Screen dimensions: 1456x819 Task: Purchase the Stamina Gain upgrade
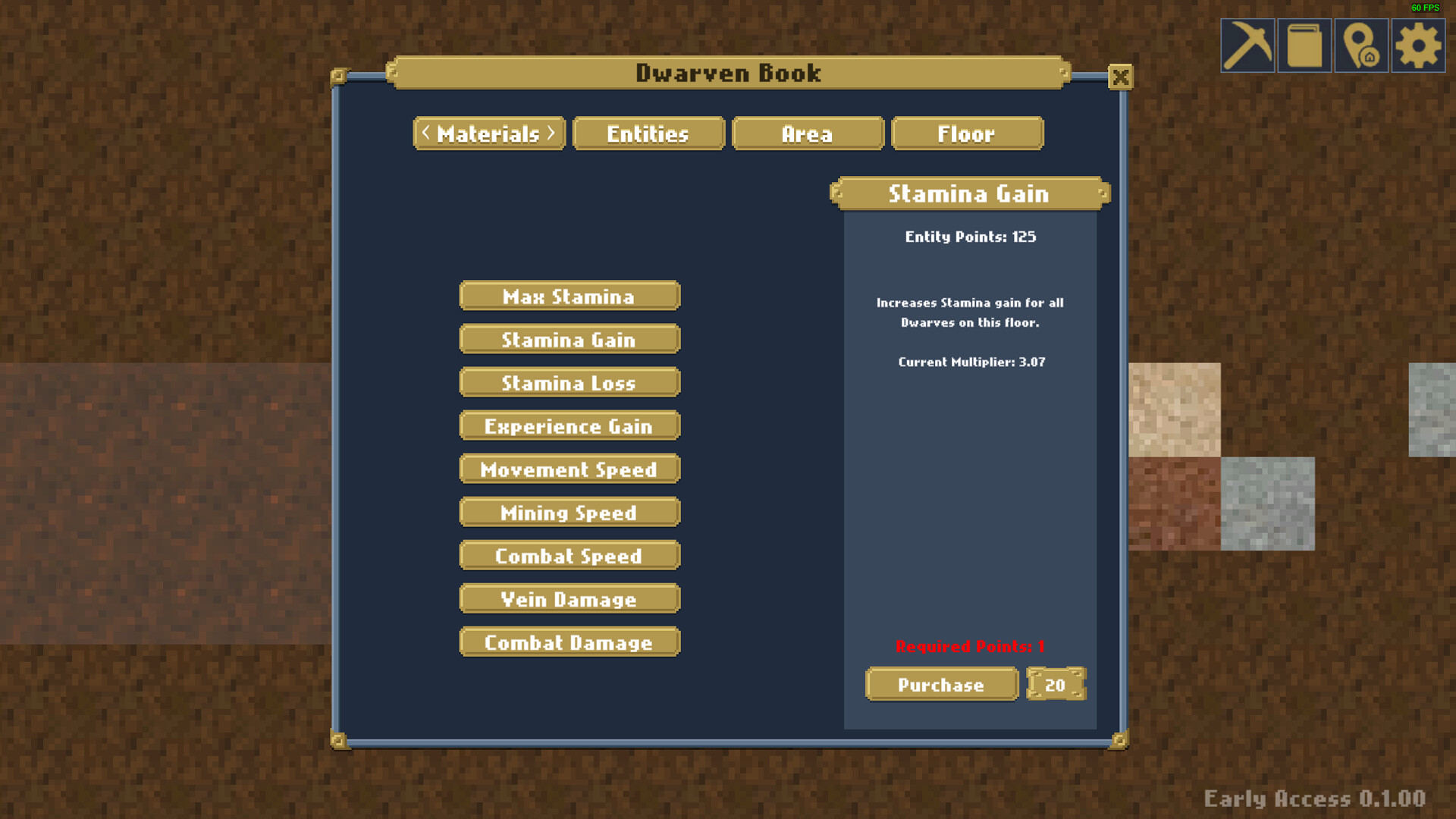941,685
